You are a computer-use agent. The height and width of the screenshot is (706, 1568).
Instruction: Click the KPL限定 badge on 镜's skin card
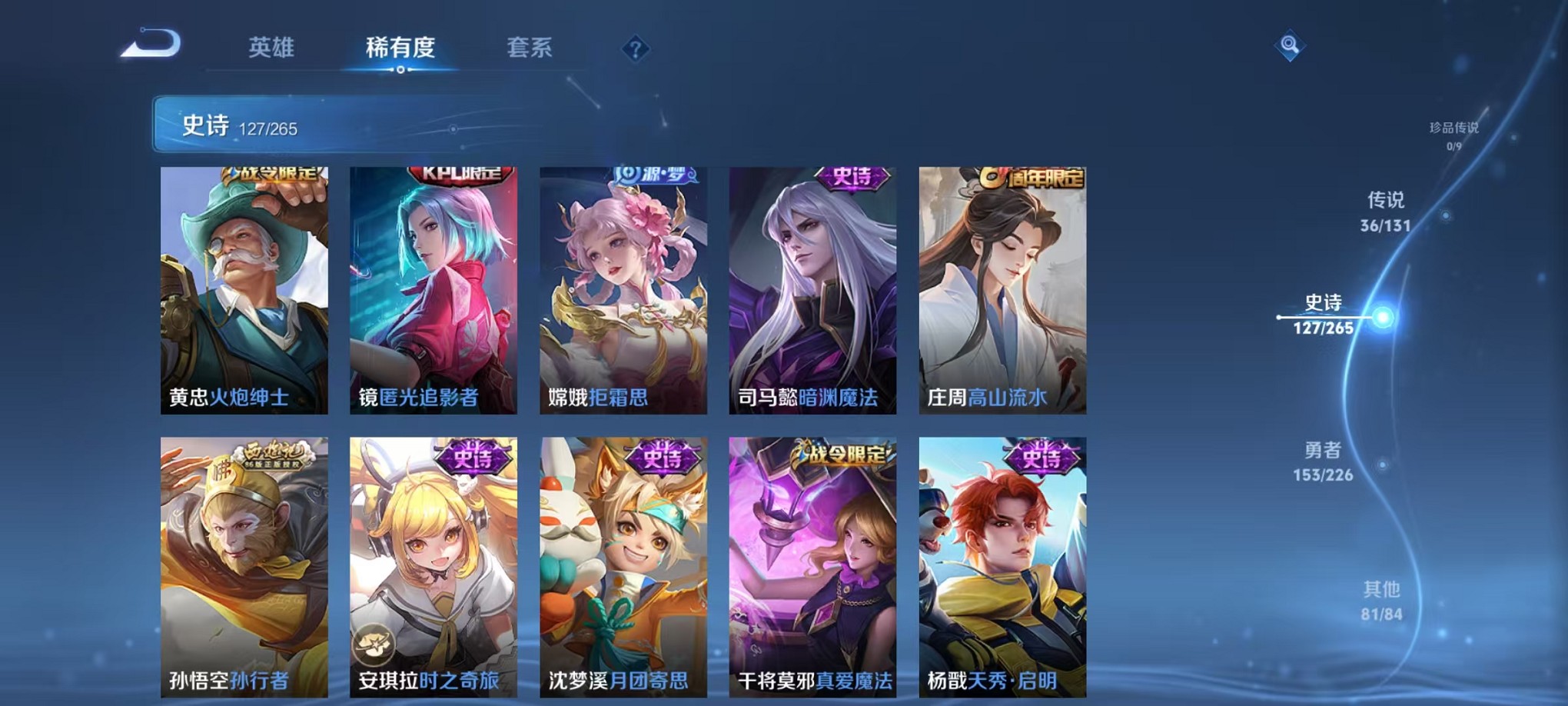click(x=457, y=174)
